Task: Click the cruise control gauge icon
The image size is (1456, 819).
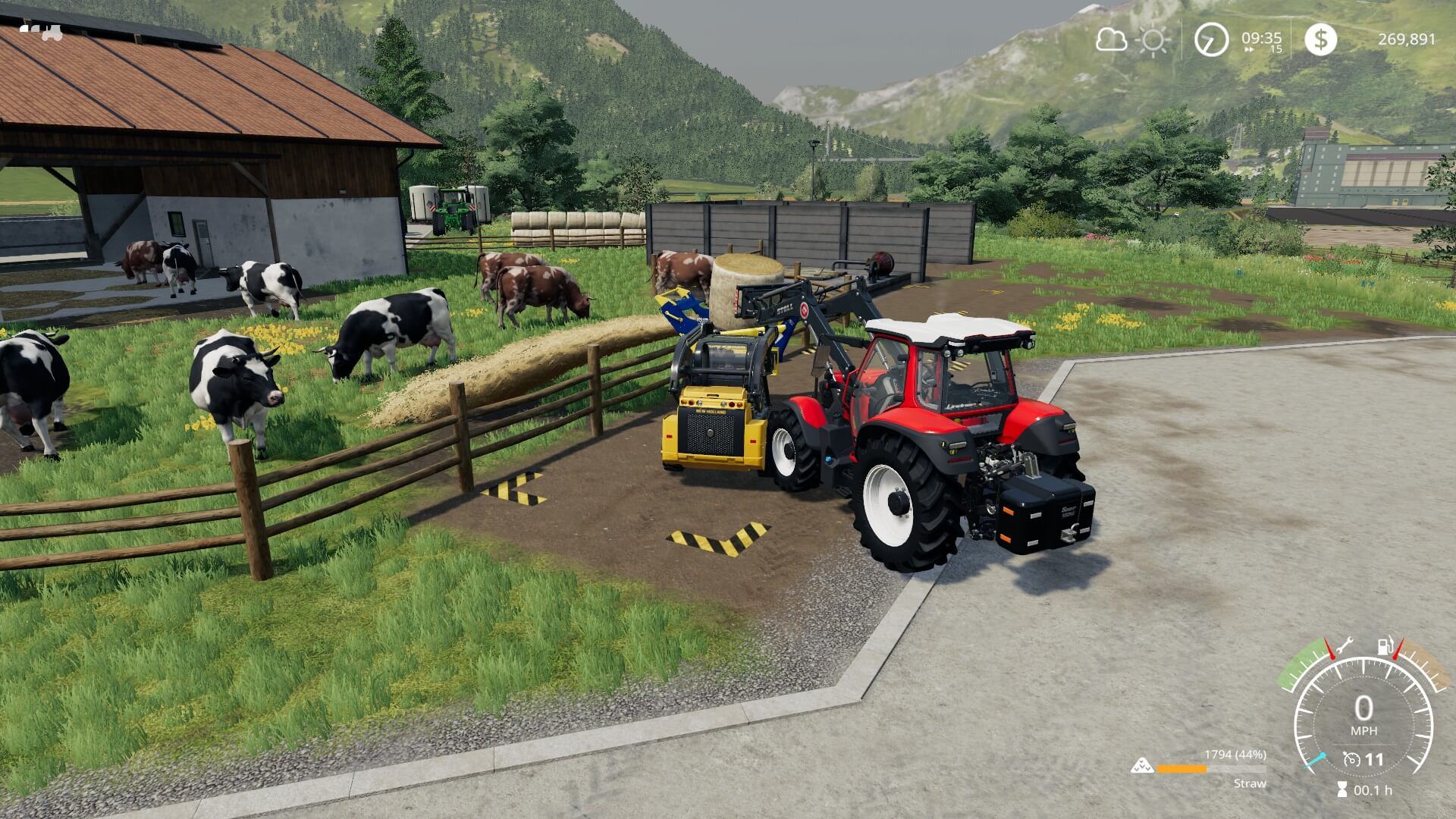Action: pyautogui.click(x=1352, y=760)
